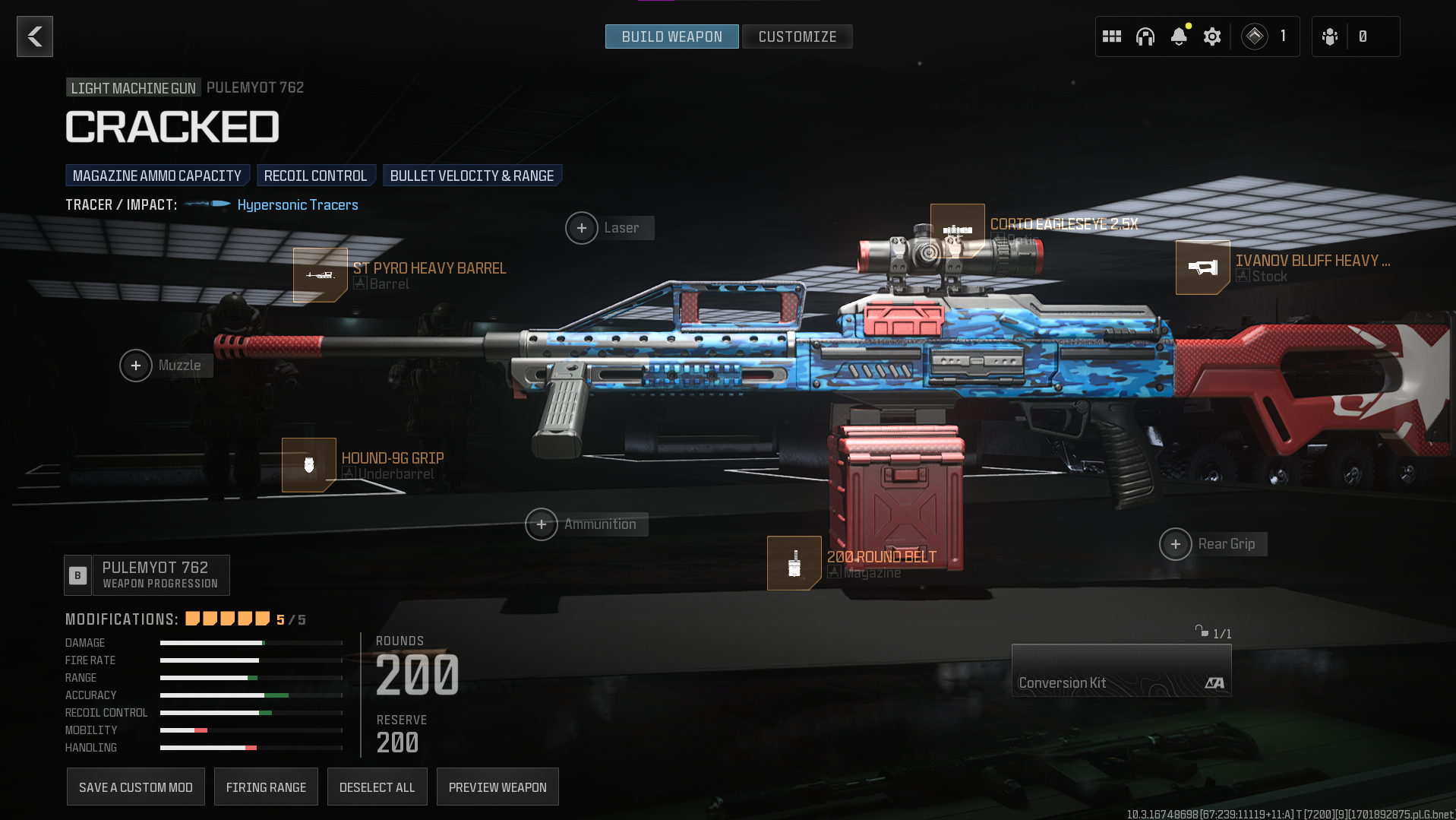Select the Build Weapon tab
Screen dimensions: 1456x820
[671, 36]
